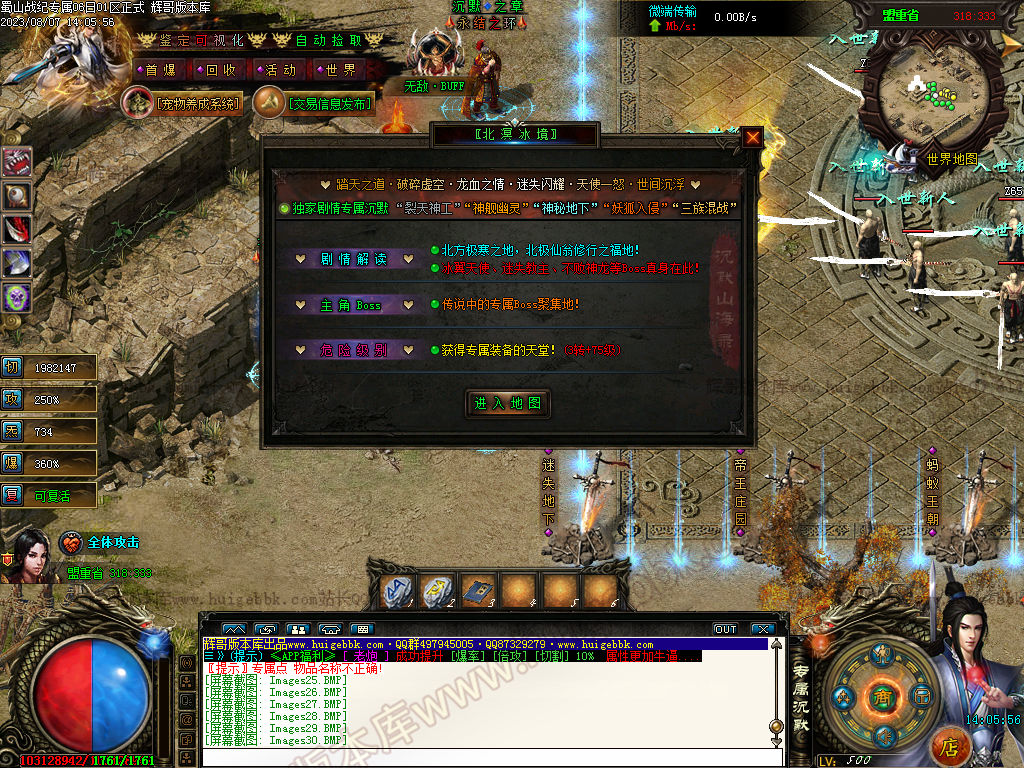1024x768 pixels.
Task: Use the blue book hotbar item
Action: 478,592
